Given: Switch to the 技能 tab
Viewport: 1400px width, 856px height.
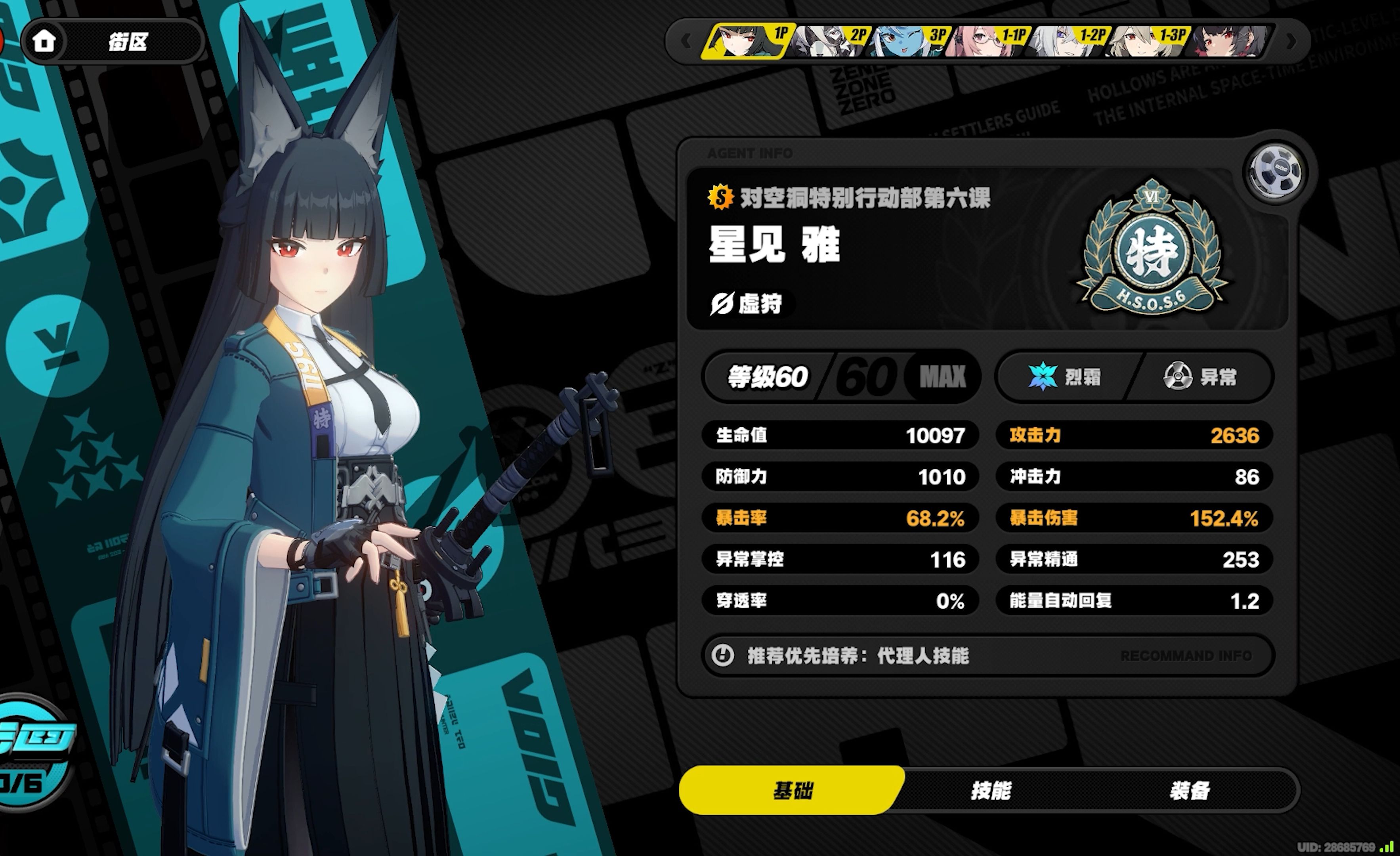Looking at the screenshot, I should point(990,790).
